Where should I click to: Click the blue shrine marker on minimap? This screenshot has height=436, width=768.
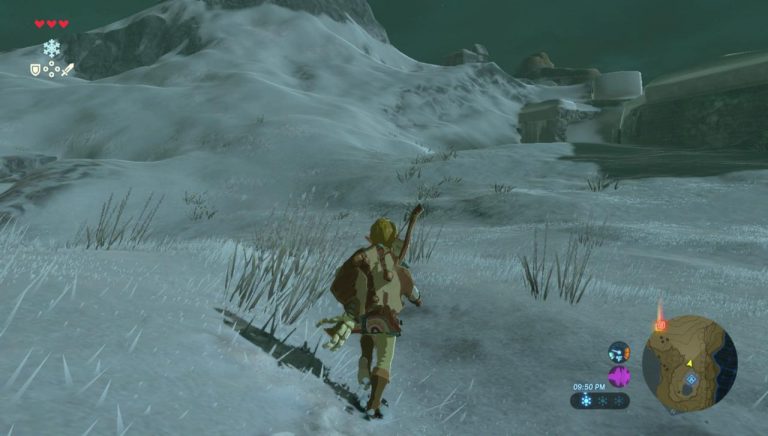coord(690,379)
